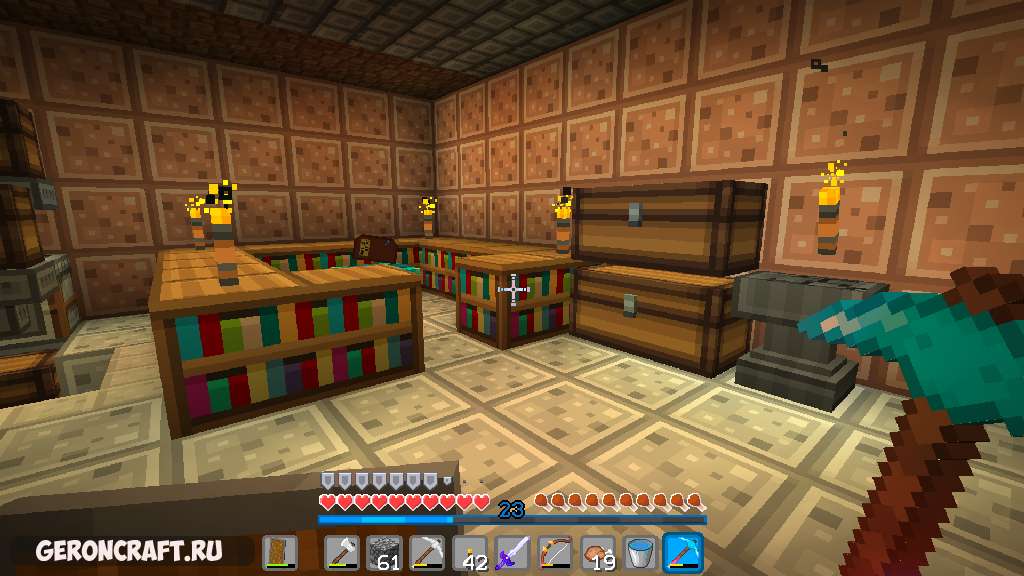The image size is (1024, 576).
Task: Select the iron axe hotbar slot
Action: coord(341,553)
